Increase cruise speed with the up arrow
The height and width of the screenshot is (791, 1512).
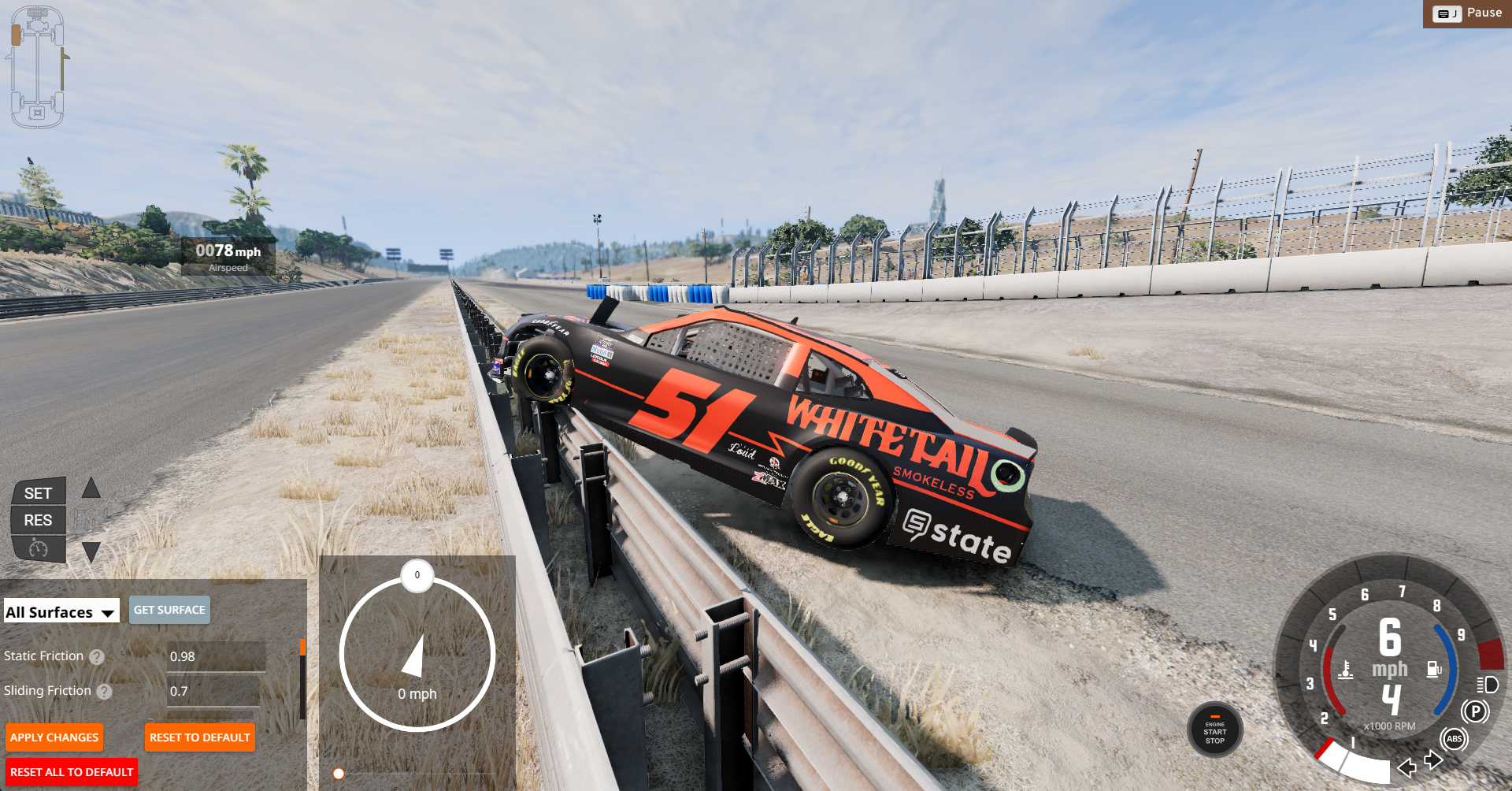(91, 488)
